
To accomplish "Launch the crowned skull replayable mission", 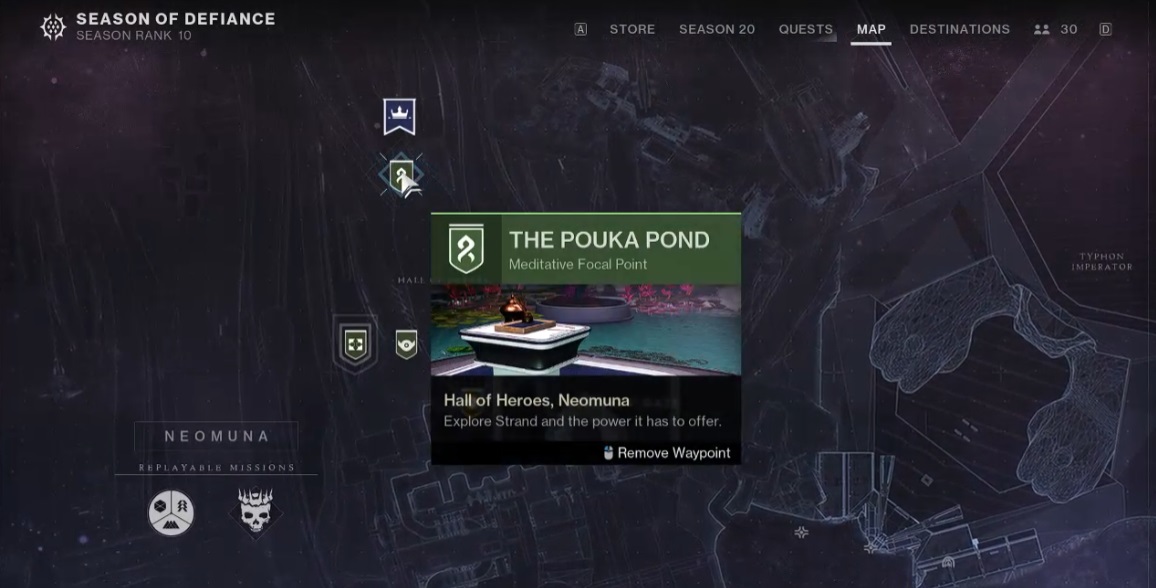I will [255, 512].
